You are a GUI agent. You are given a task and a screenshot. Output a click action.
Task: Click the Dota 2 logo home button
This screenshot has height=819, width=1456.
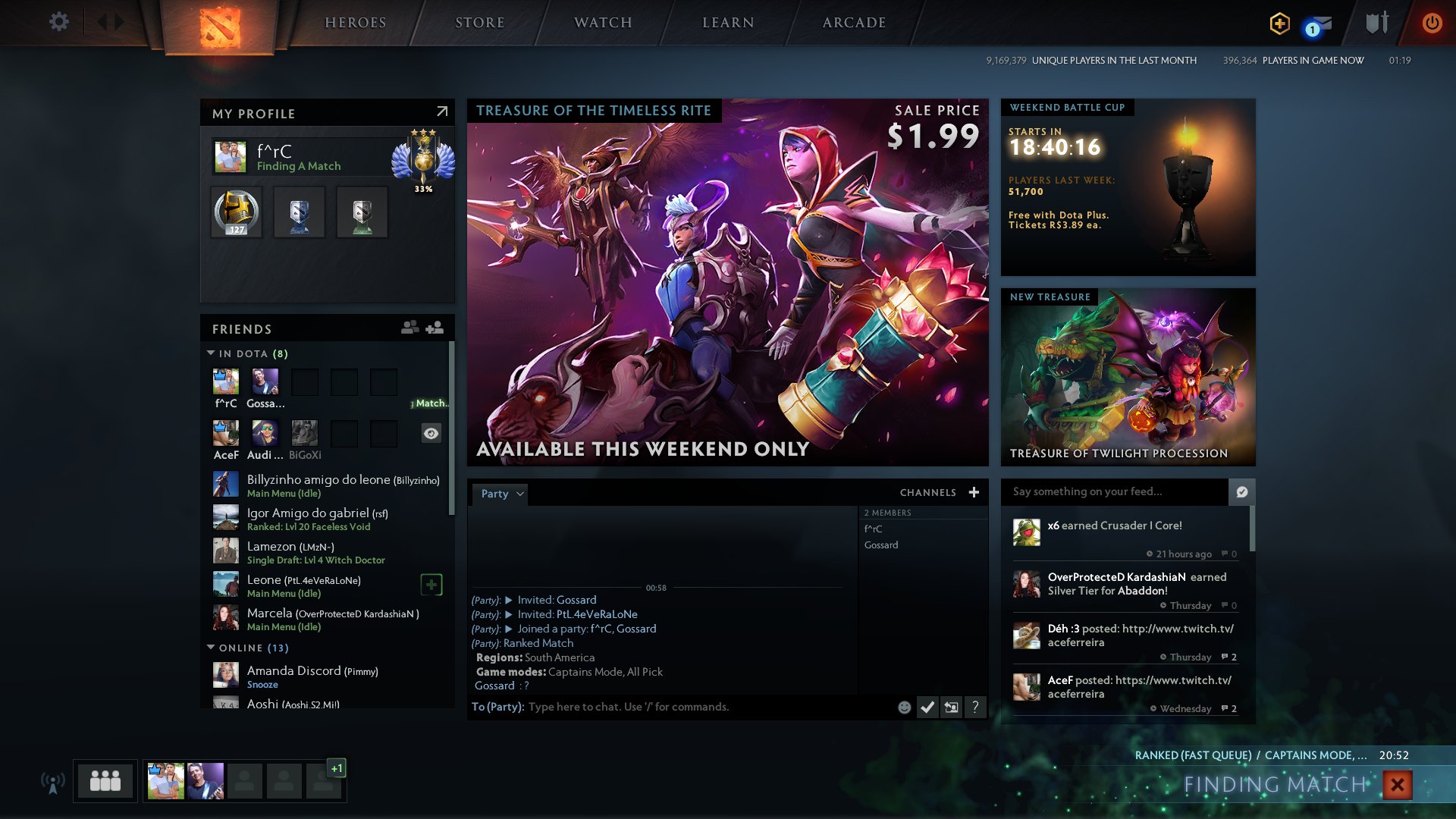click(x=220, y=27)
